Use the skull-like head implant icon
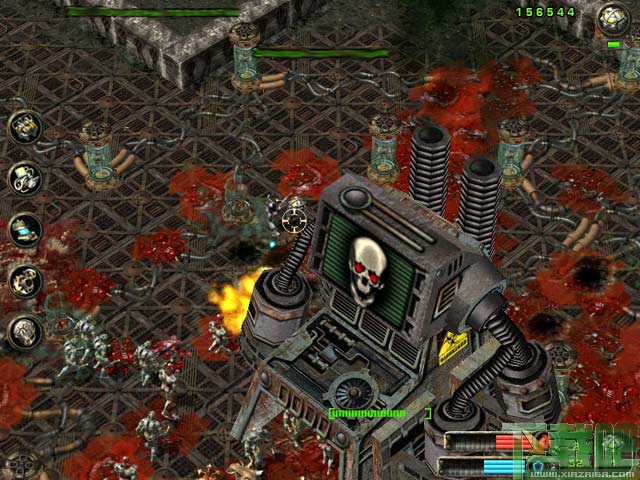Screen dimensions: 640x480 23,332
